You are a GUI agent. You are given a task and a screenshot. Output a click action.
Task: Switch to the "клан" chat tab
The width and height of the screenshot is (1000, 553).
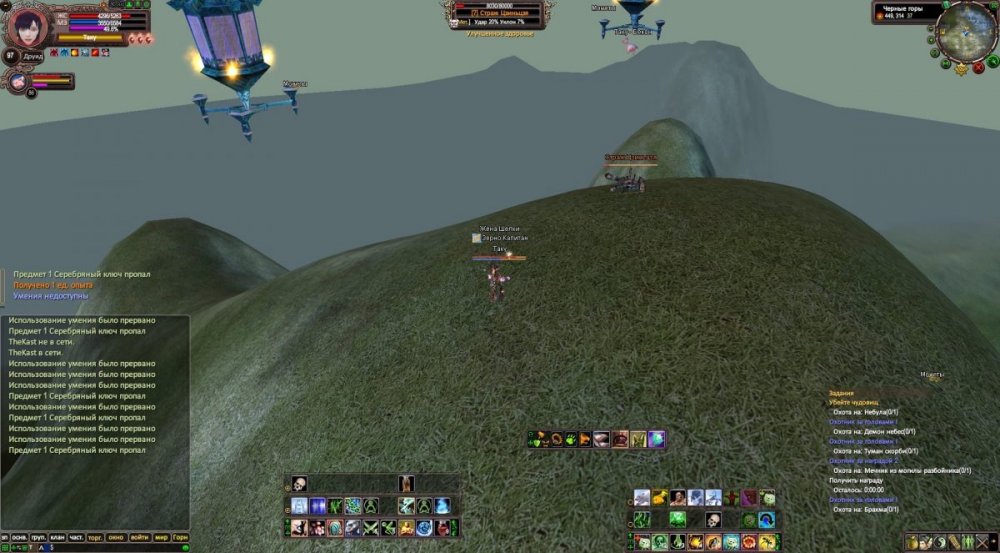point(56,537)
